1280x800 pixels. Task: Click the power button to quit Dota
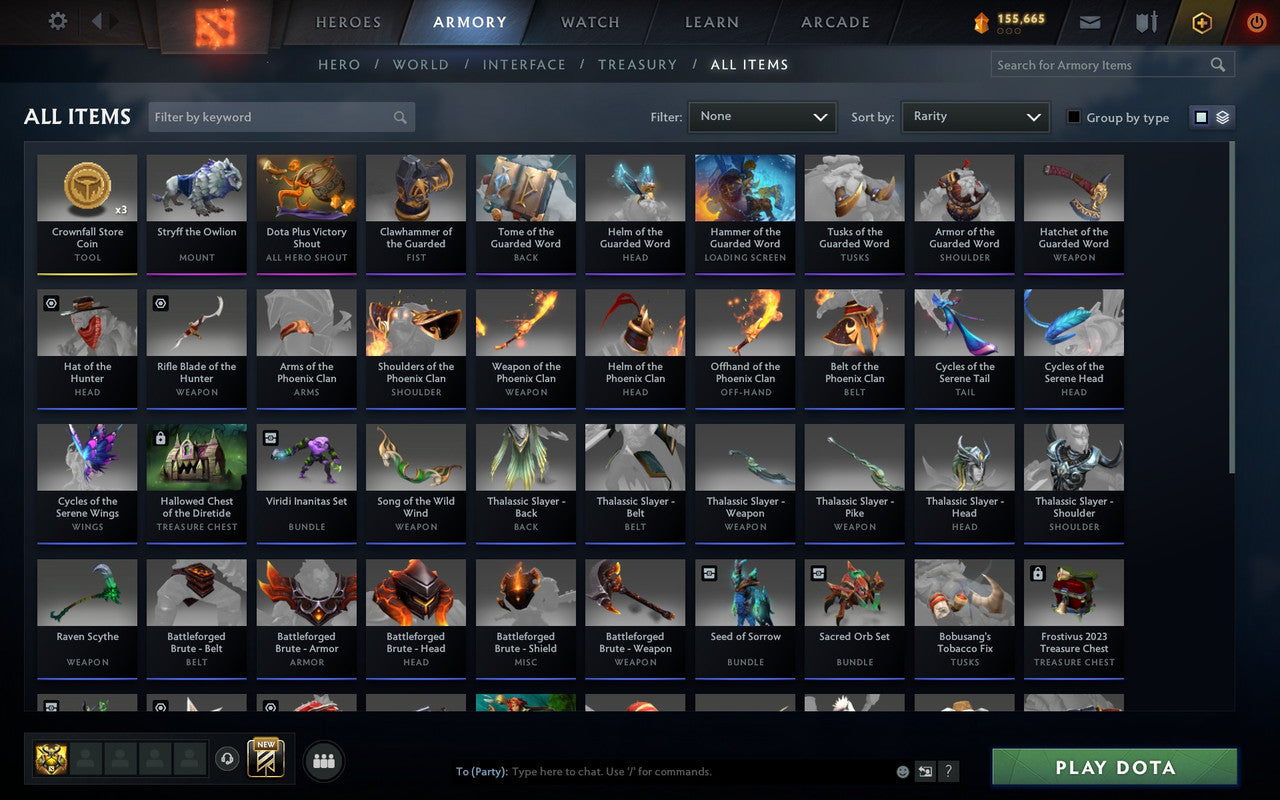(x=1255, y=21)
